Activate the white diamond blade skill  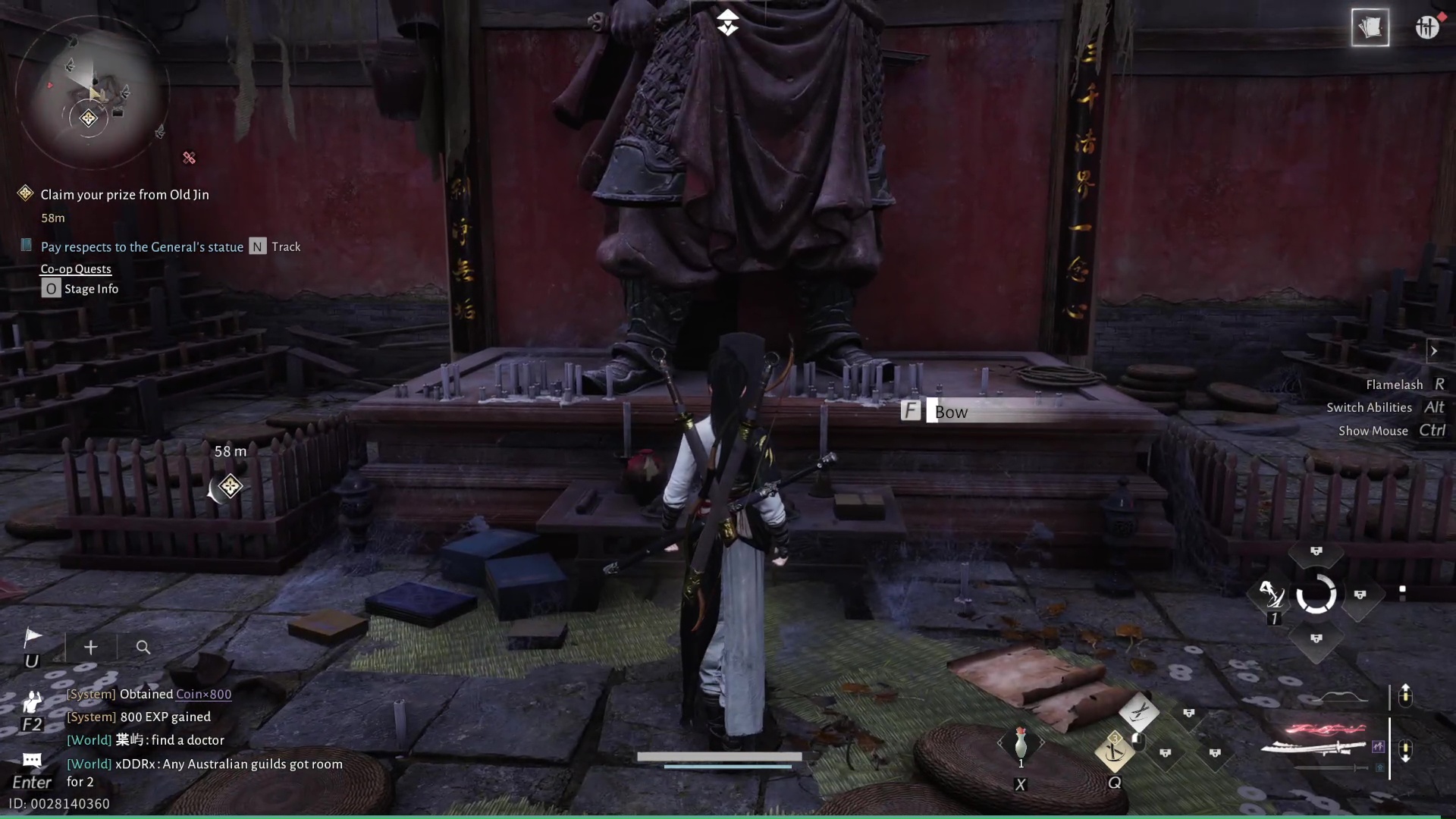1138,711
